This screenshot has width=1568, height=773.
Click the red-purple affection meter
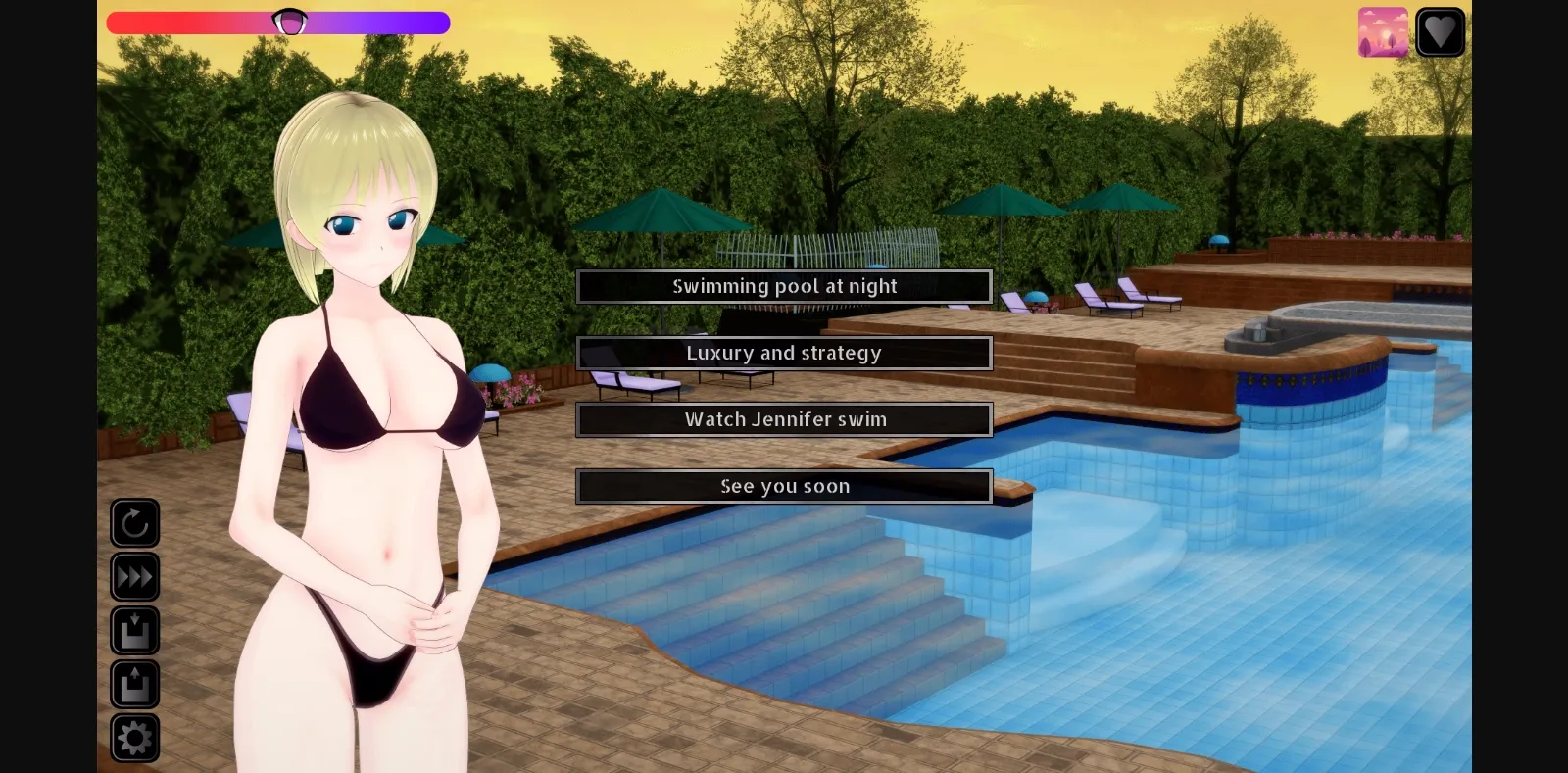pos(277,22)
